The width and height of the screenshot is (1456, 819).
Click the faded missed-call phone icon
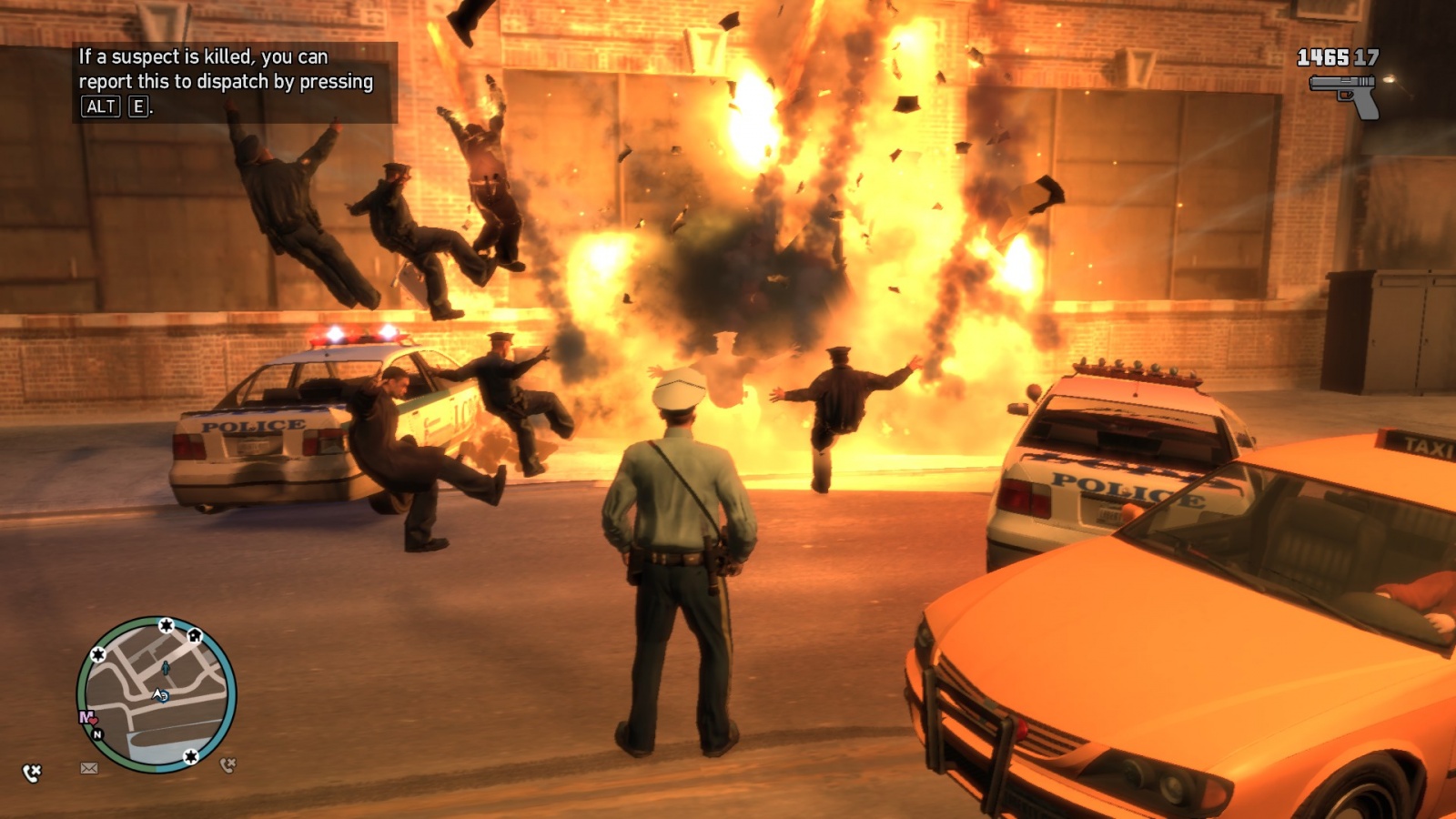227,765
